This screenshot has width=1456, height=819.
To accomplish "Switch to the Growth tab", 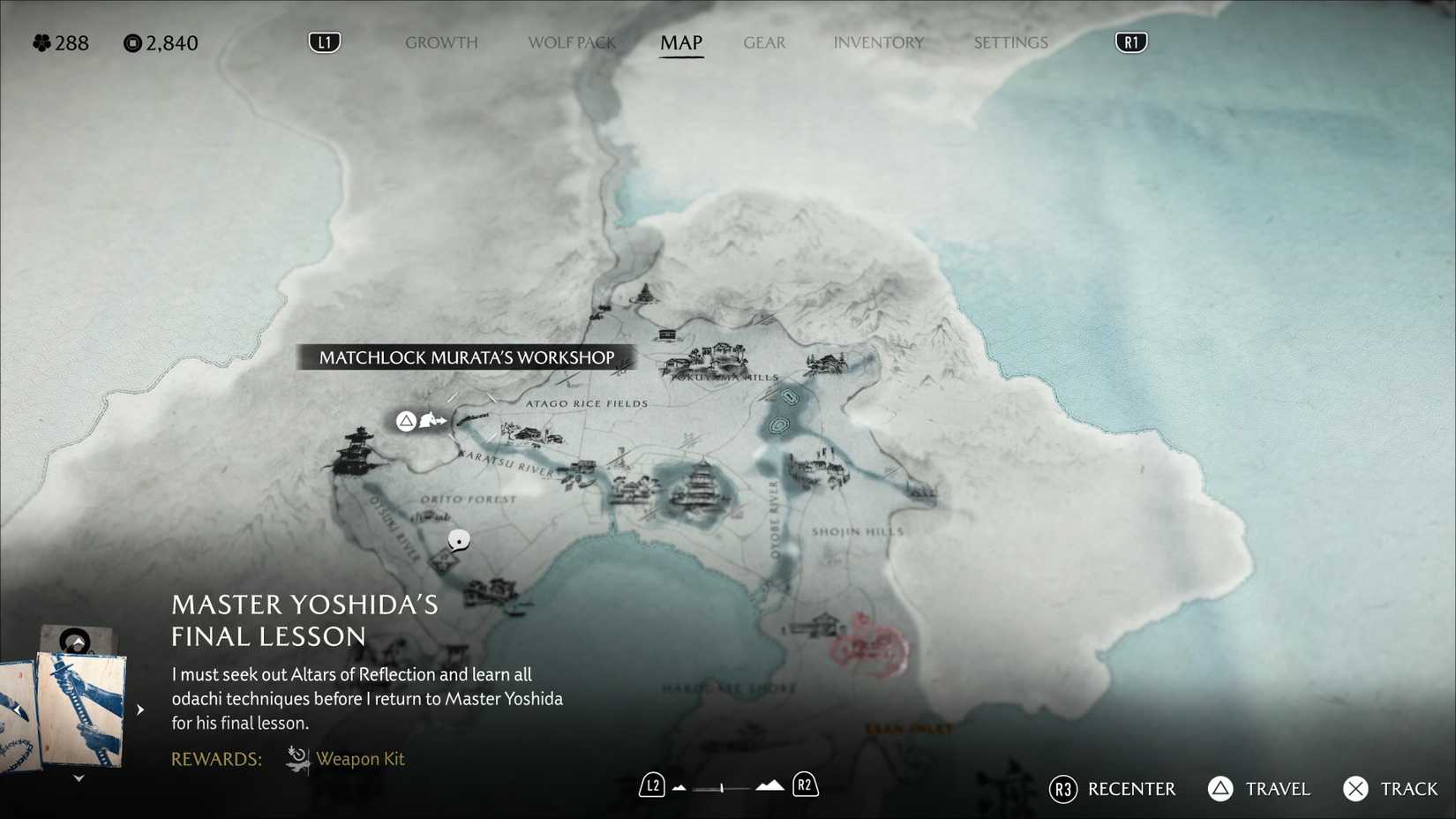I will tap(441, 42).
